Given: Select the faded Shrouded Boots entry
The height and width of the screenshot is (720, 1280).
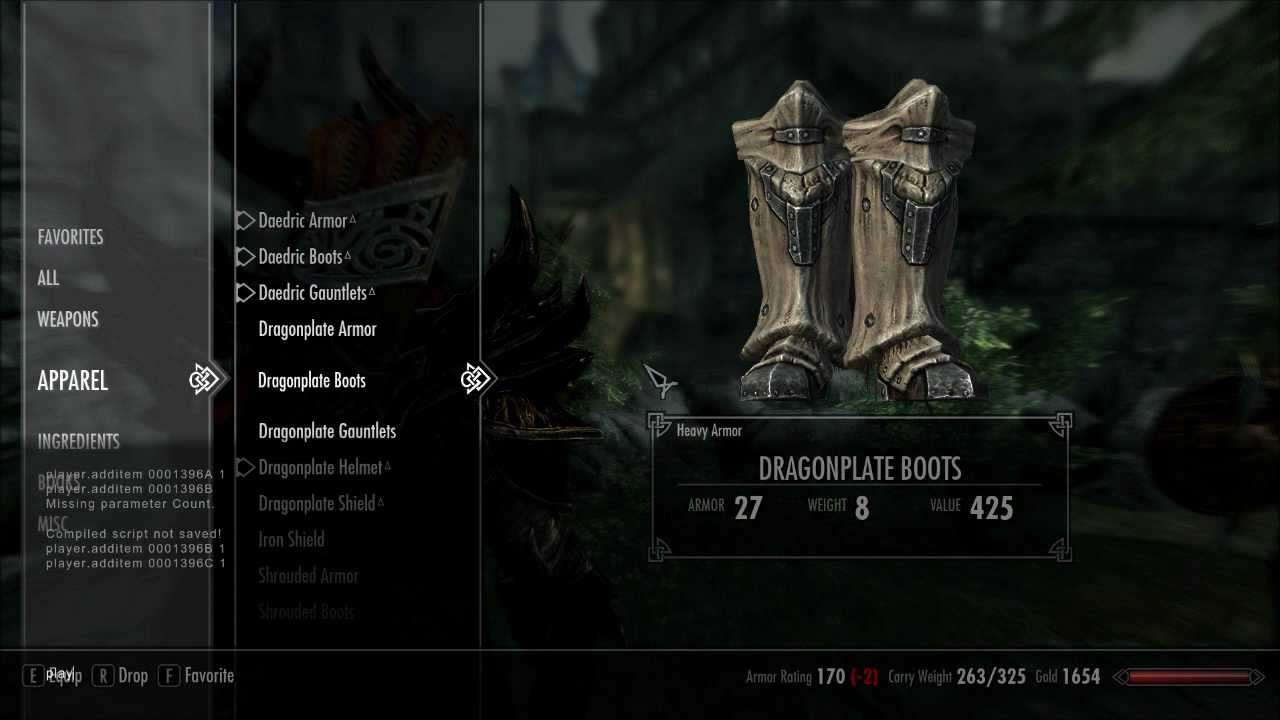Looking at the screenshot, I should 306,611.
